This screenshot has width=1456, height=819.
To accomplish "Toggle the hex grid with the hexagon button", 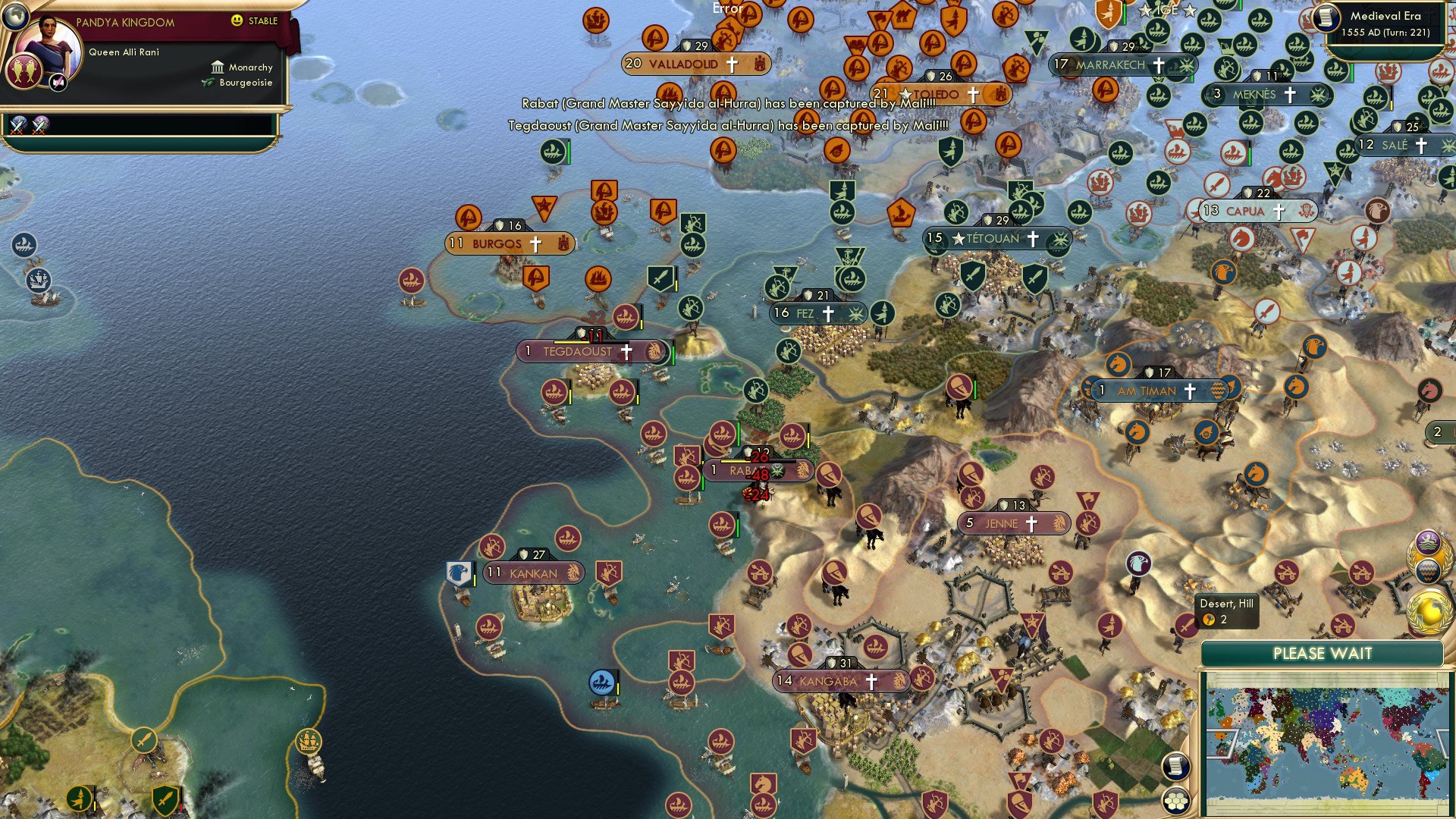I will (1176, 800).
